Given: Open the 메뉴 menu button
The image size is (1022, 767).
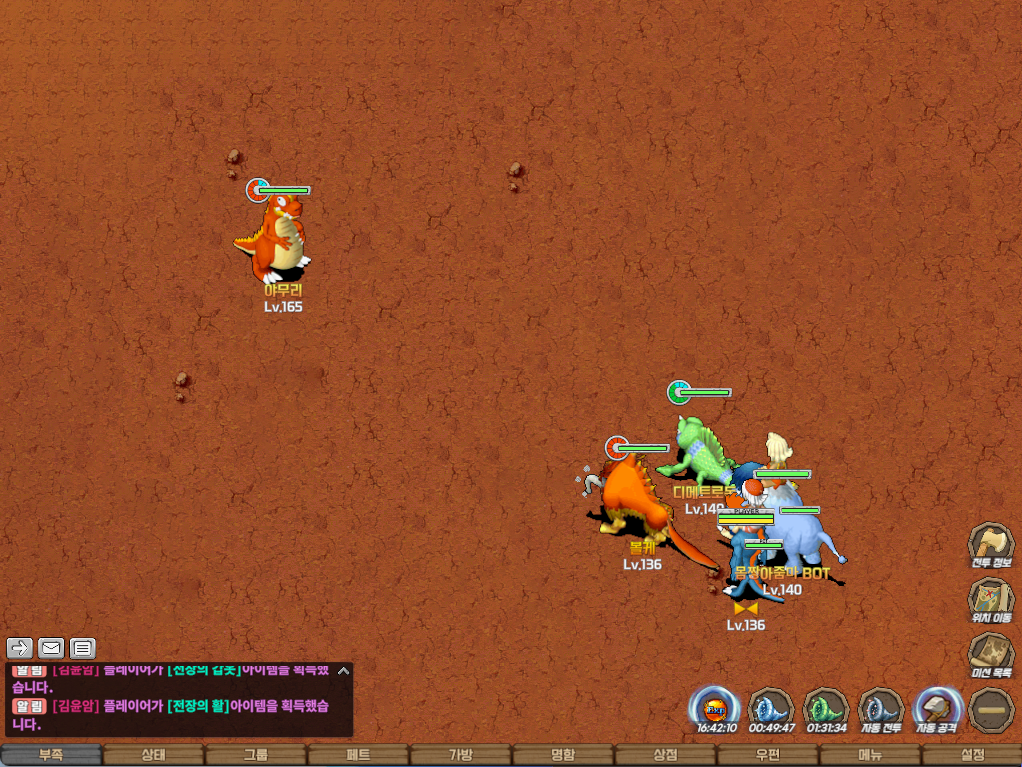Looking at the screenshot, I should pyautogui.click(x=869, y=755).
